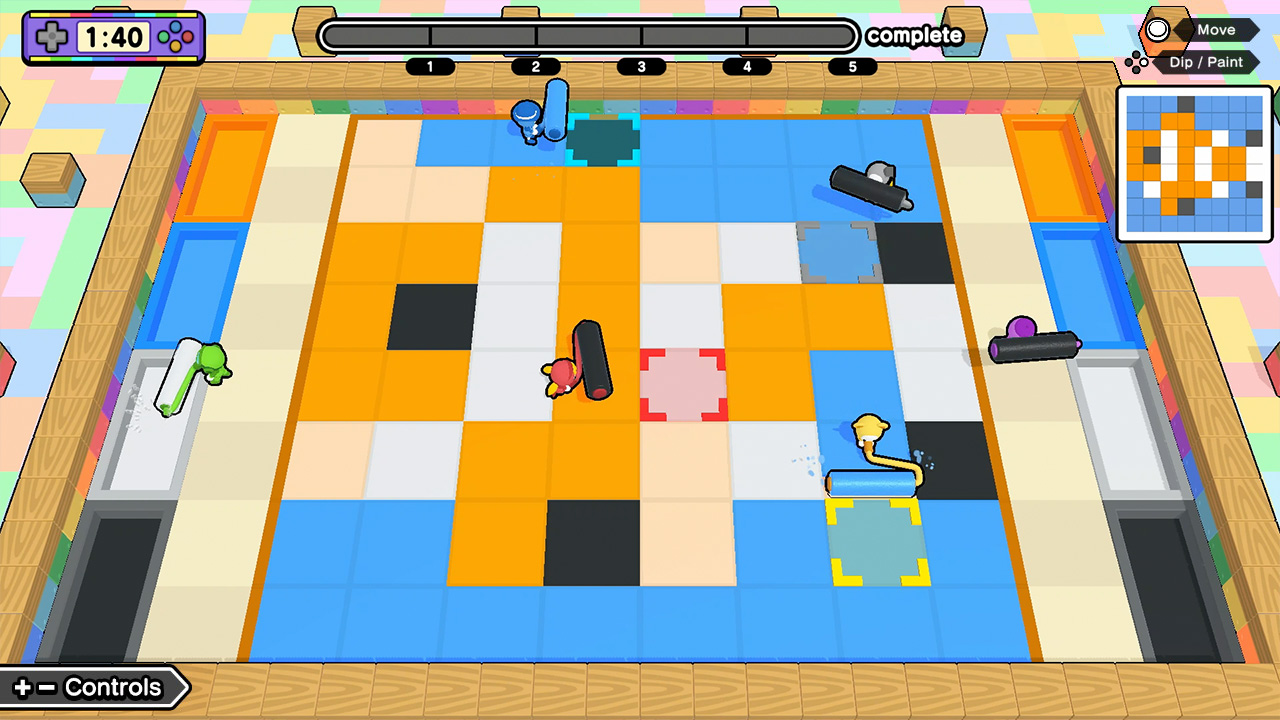Select the fish reference picture panel

coord(1194,163)
